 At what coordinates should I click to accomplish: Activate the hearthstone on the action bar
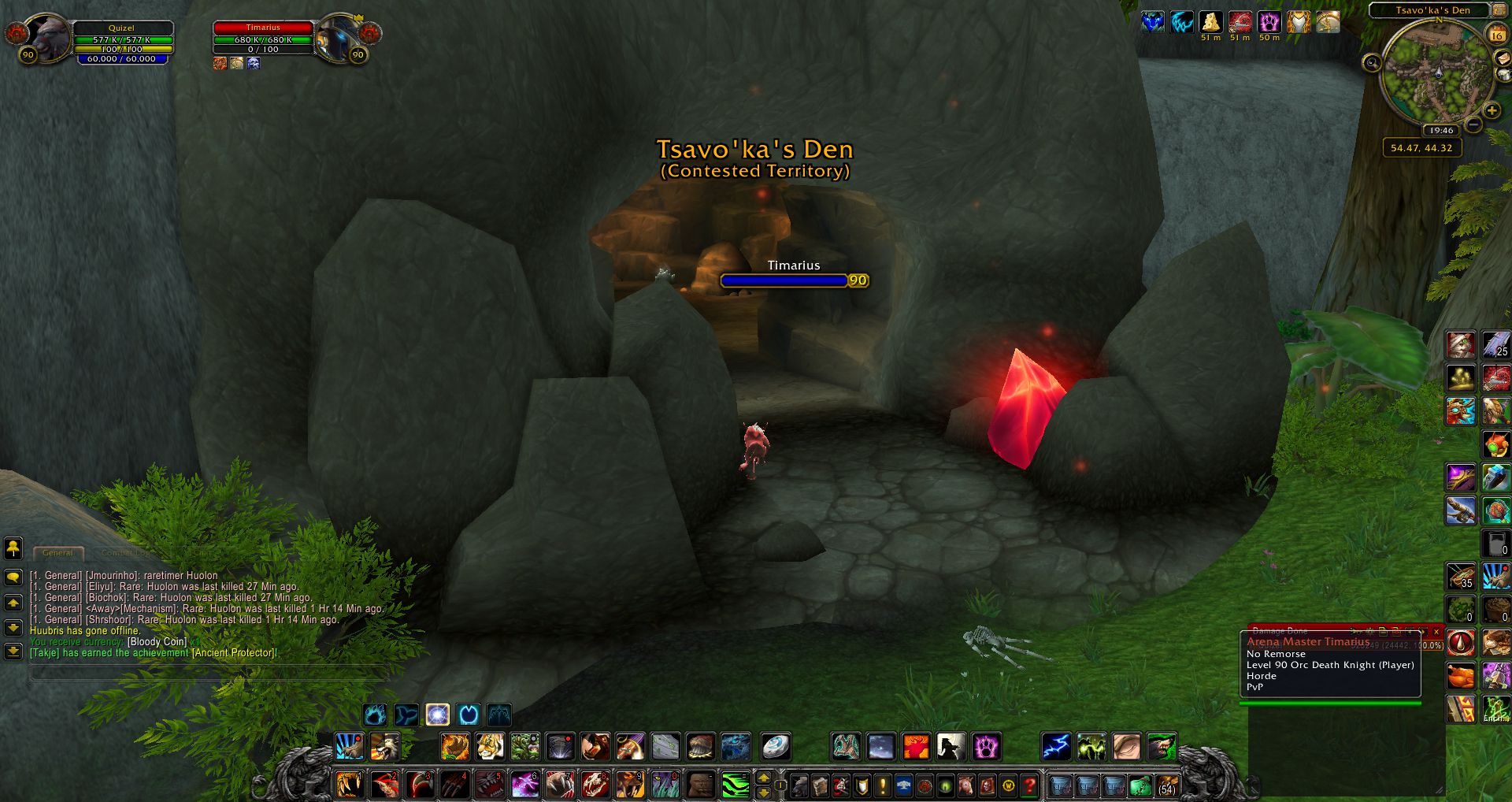click(776, 746)
